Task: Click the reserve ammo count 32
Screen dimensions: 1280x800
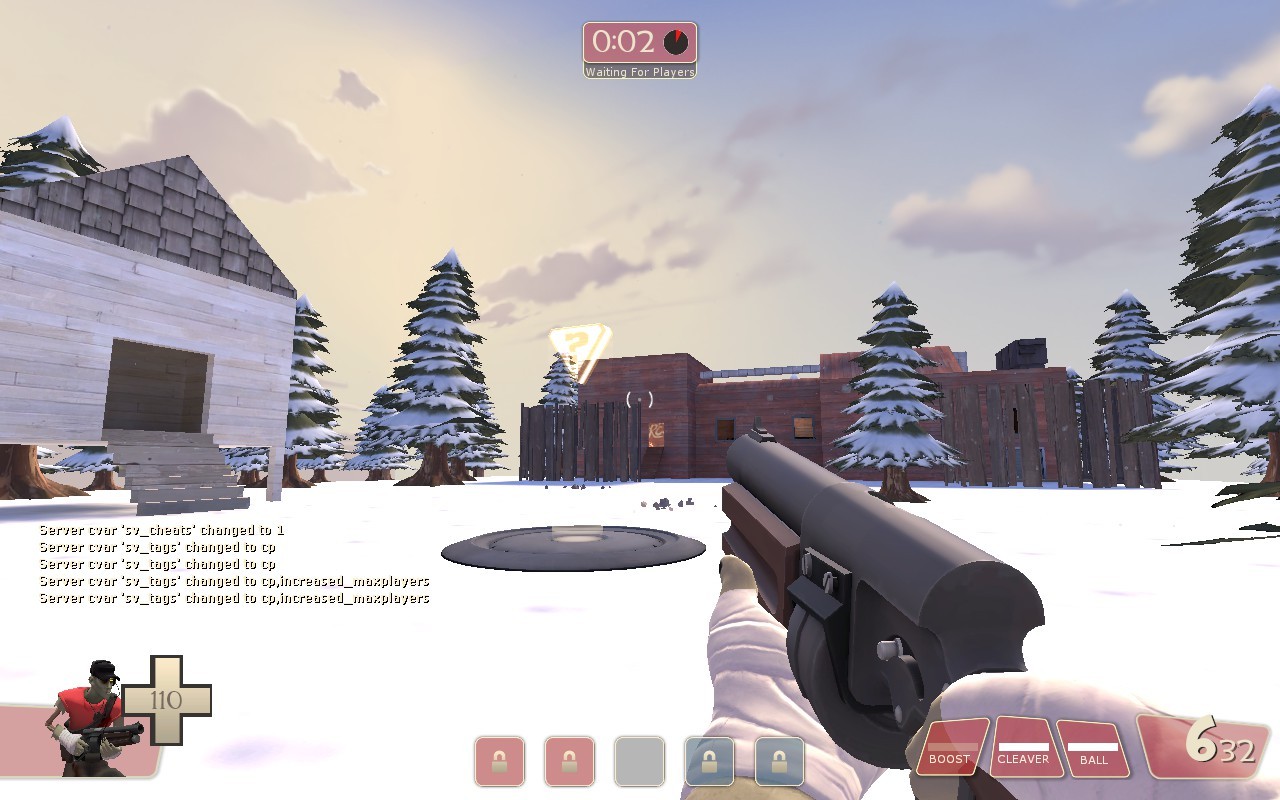Action: pos(1237,752)
